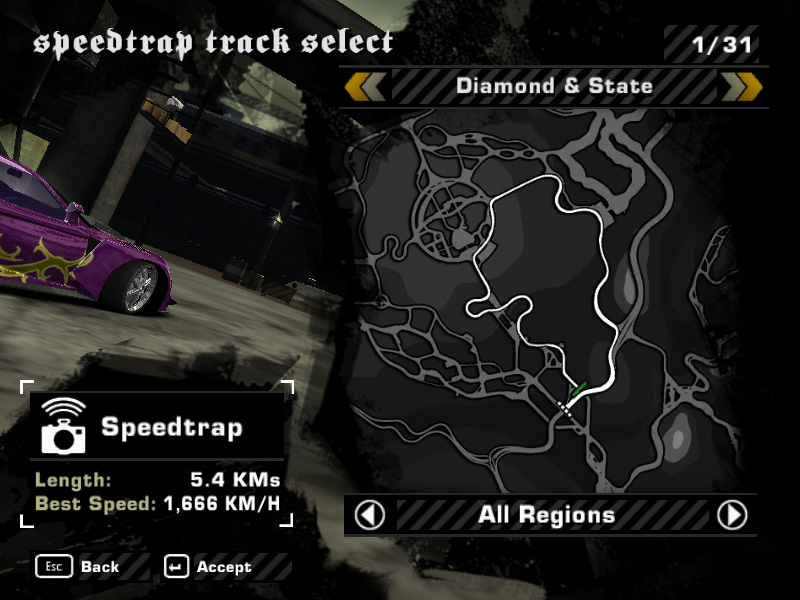800x600 pixels.
Task: Accept the selected speedtrap track
Action: tap(210, 567)
